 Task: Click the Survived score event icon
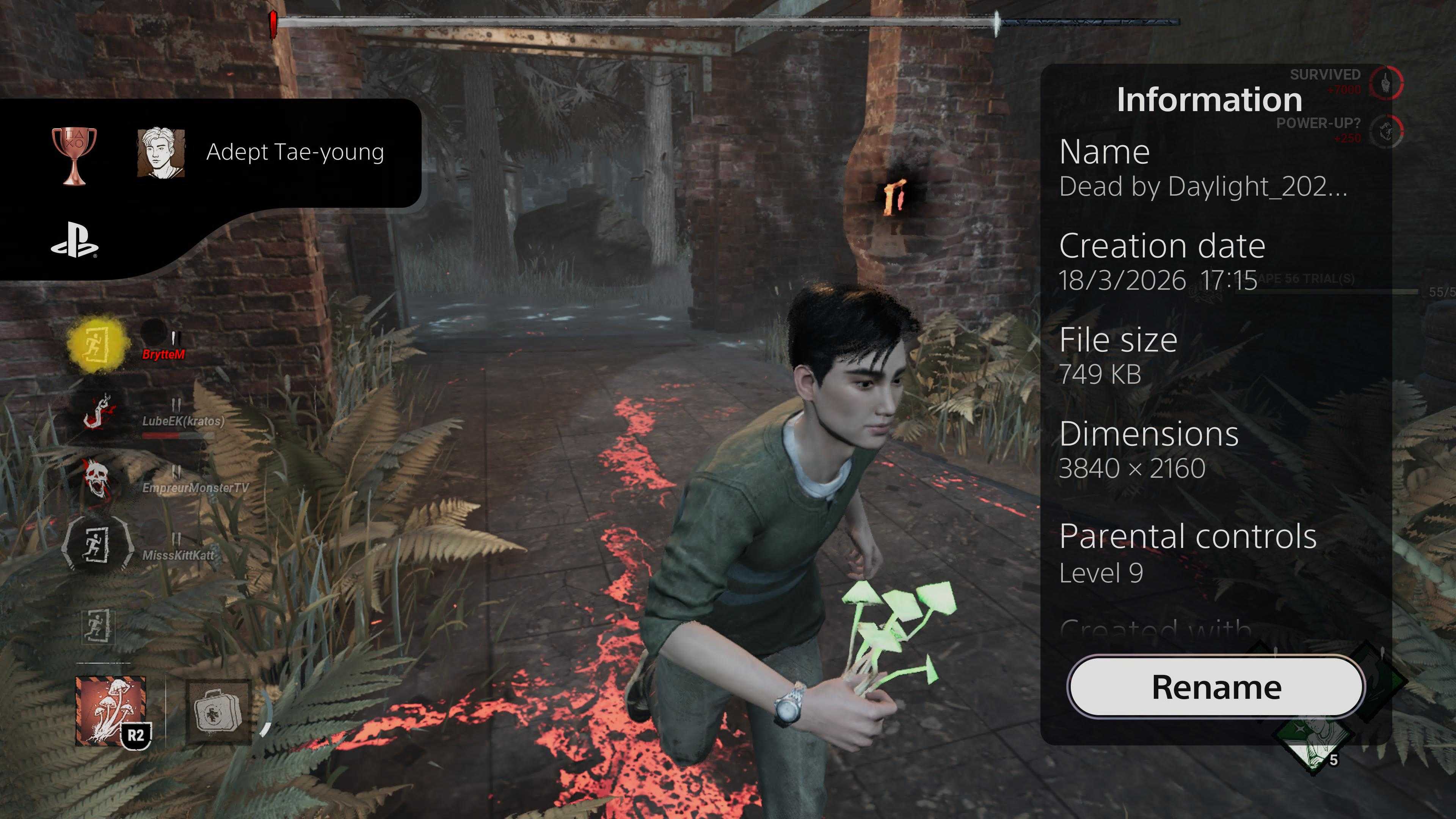[1386, 83]
